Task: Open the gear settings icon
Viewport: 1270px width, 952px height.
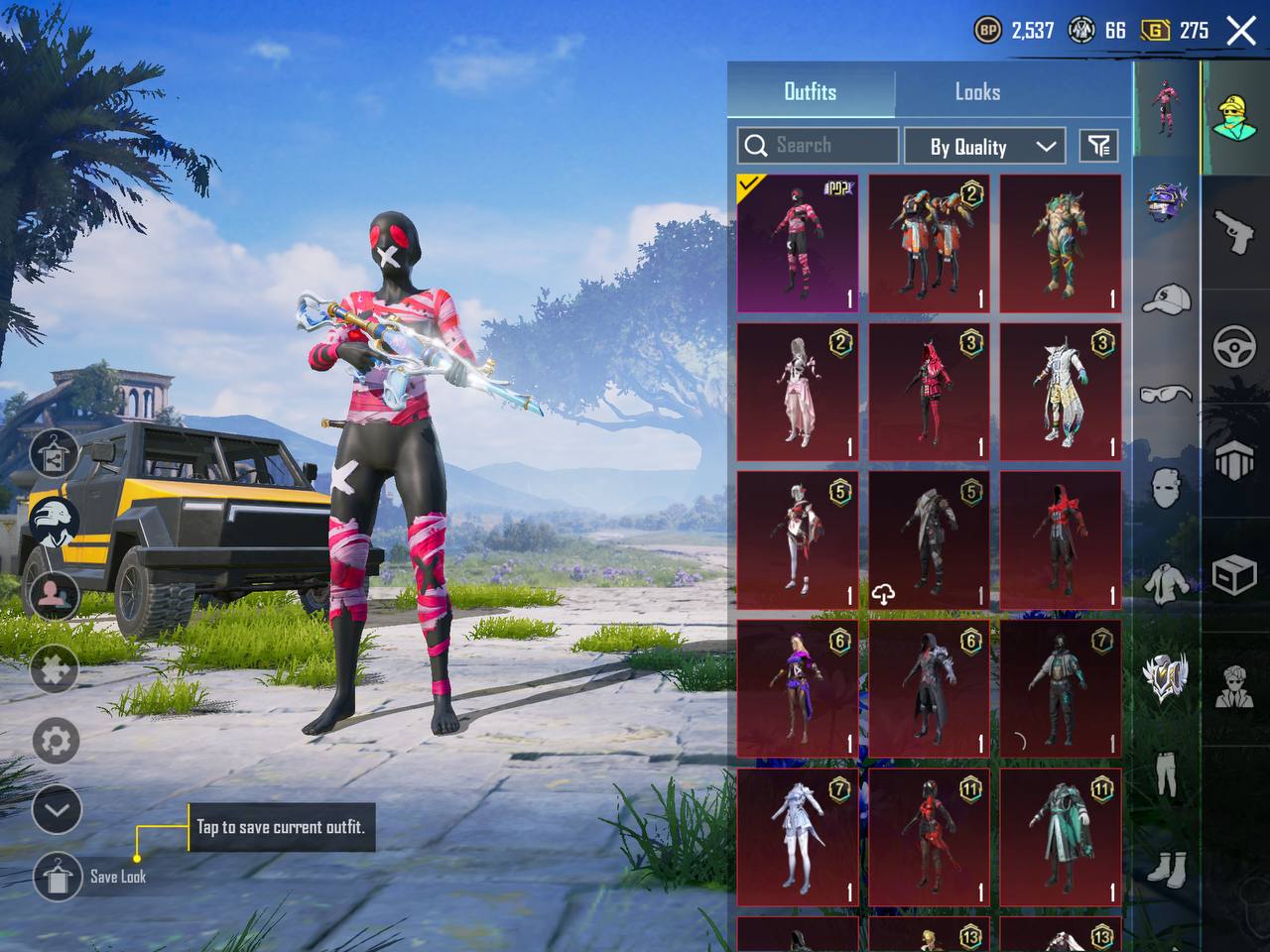Action: [x=56, y=741]
